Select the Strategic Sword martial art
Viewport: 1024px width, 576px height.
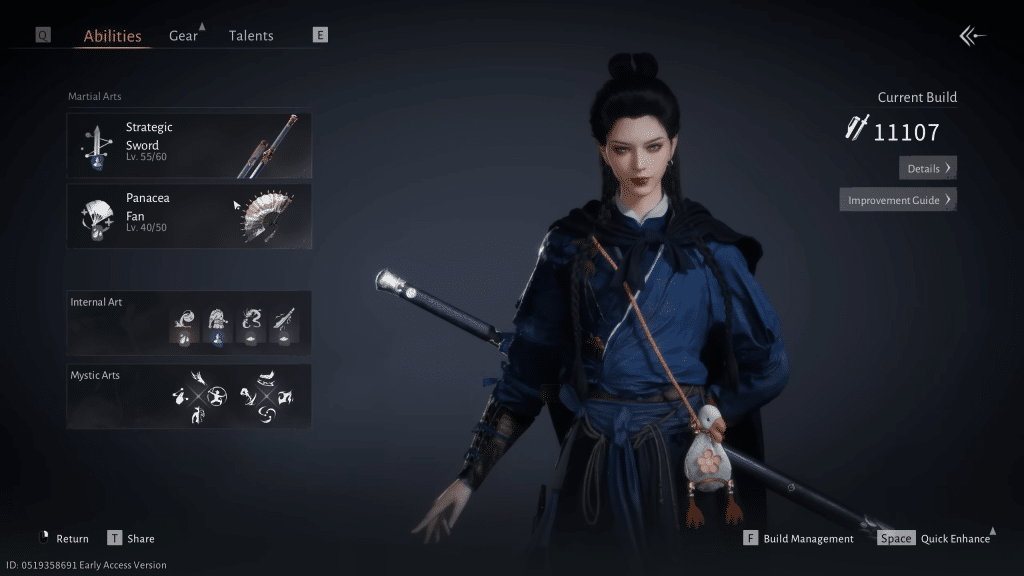pos(189,145)
